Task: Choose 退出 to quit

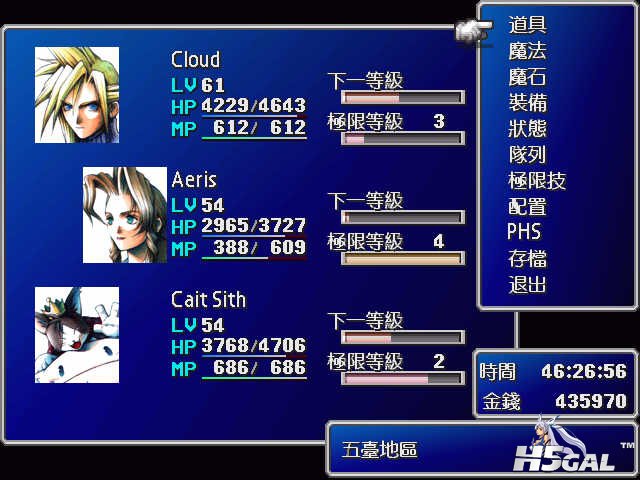Action: [x=527, y=285]
